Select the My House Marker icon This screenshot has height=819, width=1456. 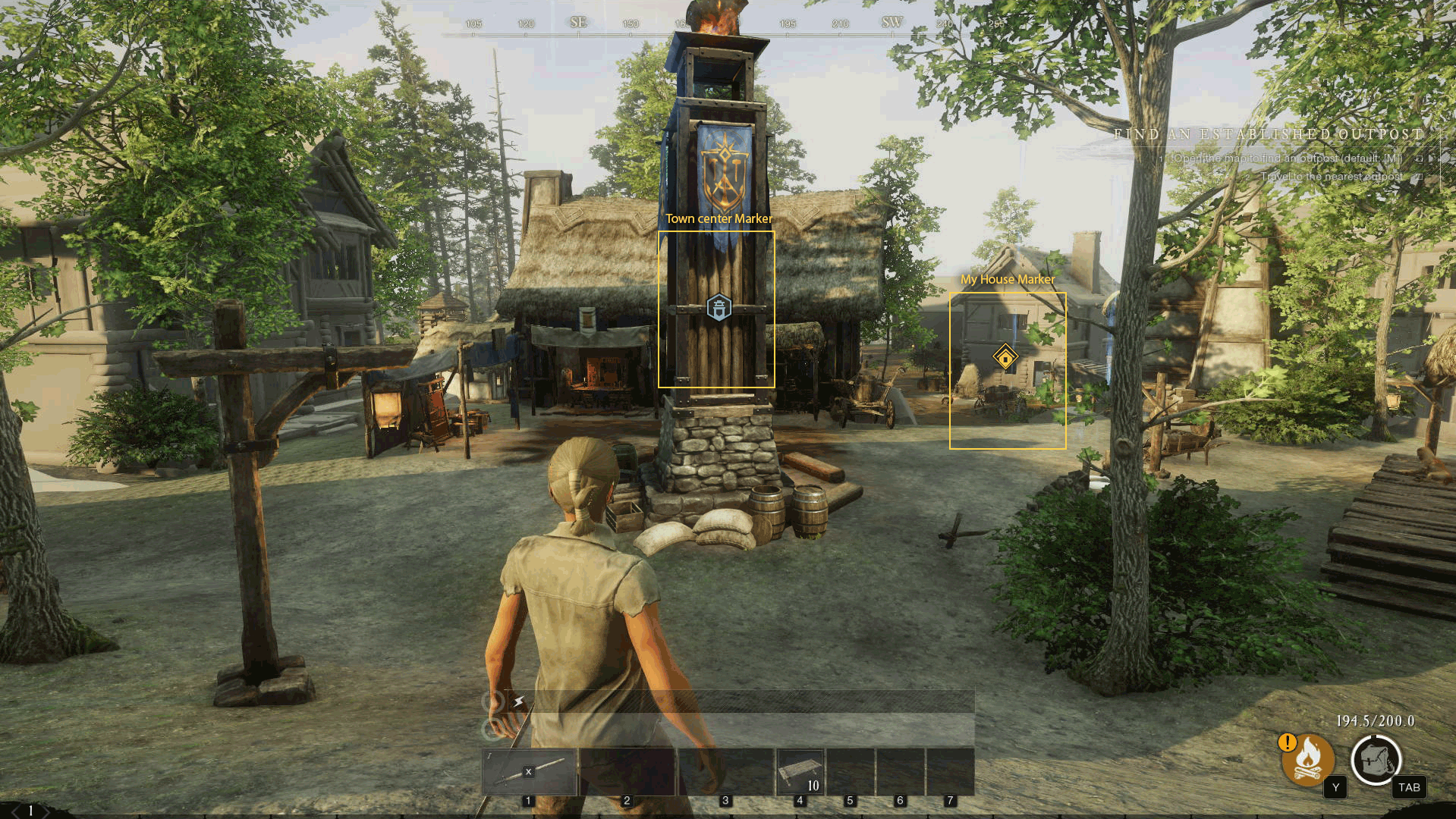coord(1005,356)
